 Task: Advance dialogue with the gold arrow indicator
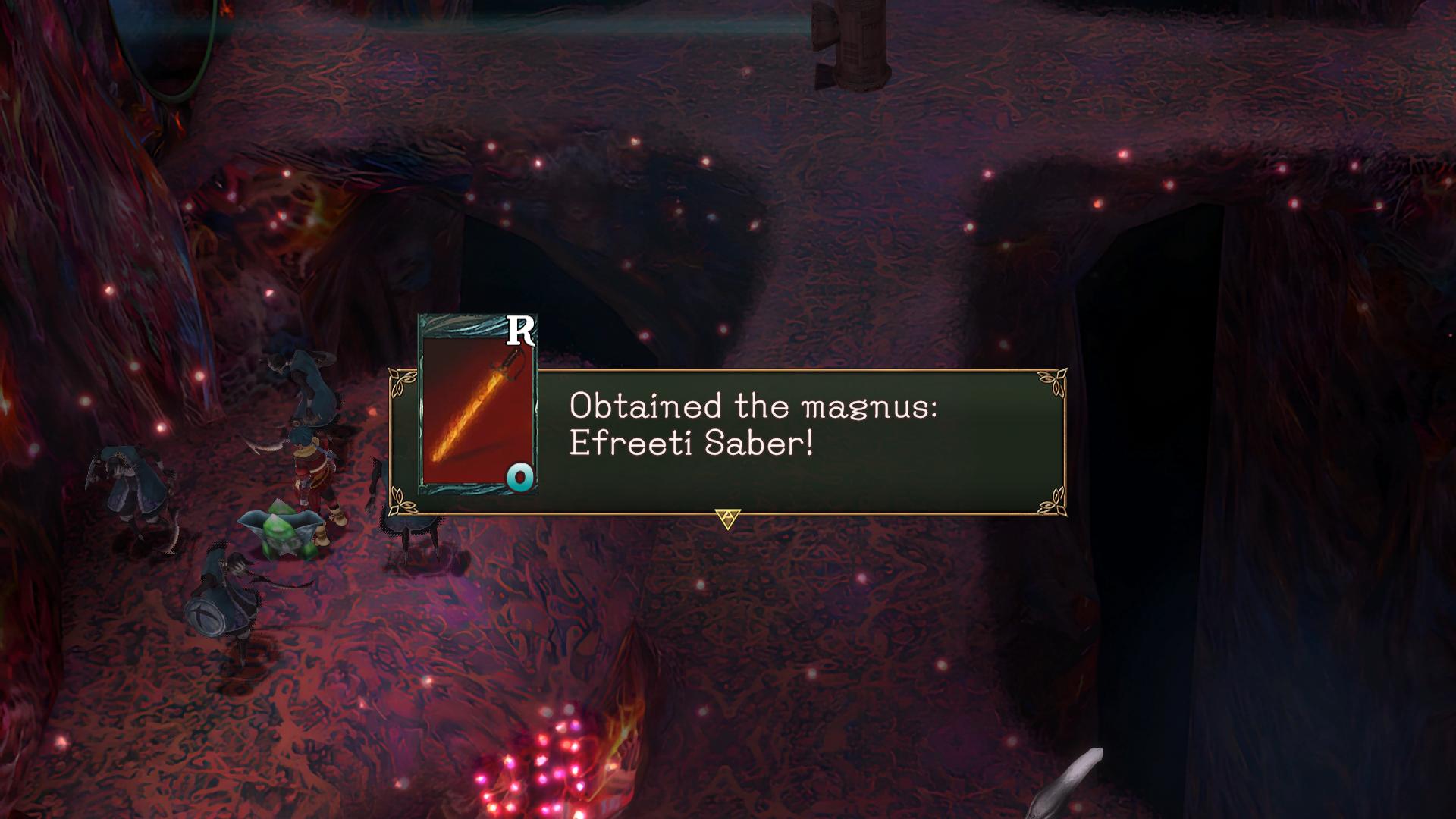pyautogui.click(x=727, y=519)
